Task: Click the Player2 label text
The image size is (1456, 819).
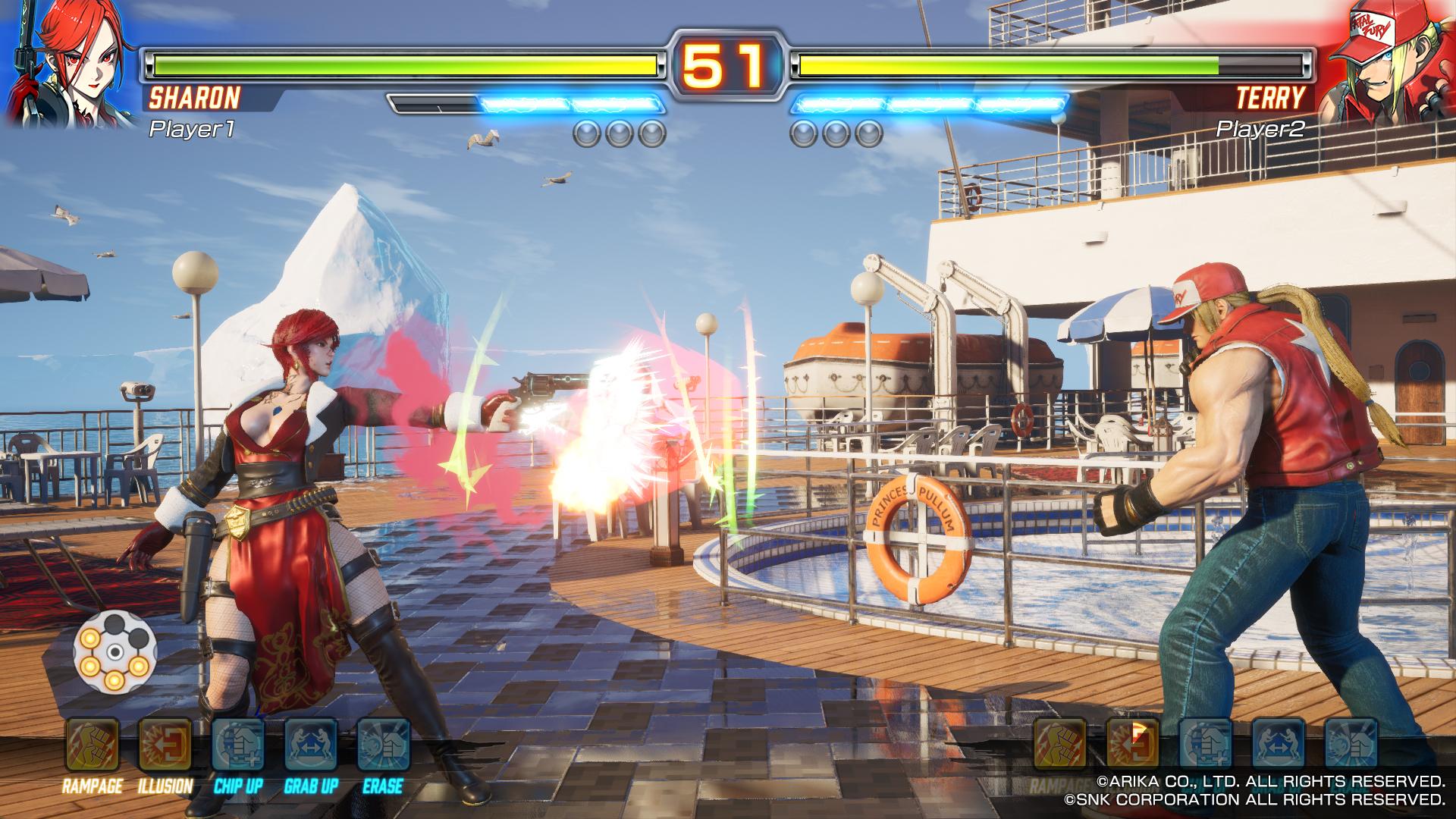Action: click(1263, 129)
